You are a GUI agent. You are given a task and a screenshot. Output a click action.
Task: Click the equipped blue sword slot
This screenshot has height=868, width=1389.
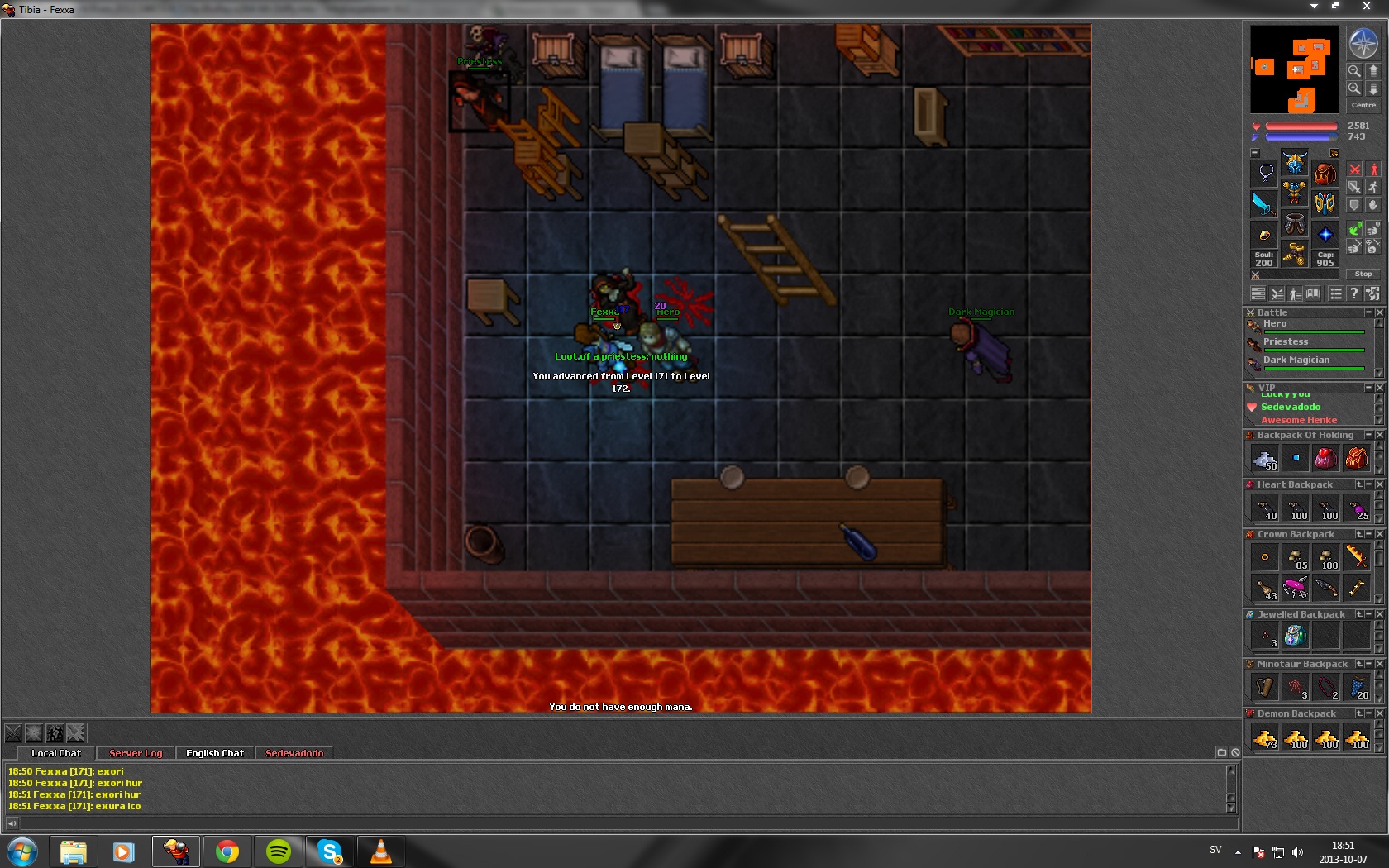(x=1264, y=203)
